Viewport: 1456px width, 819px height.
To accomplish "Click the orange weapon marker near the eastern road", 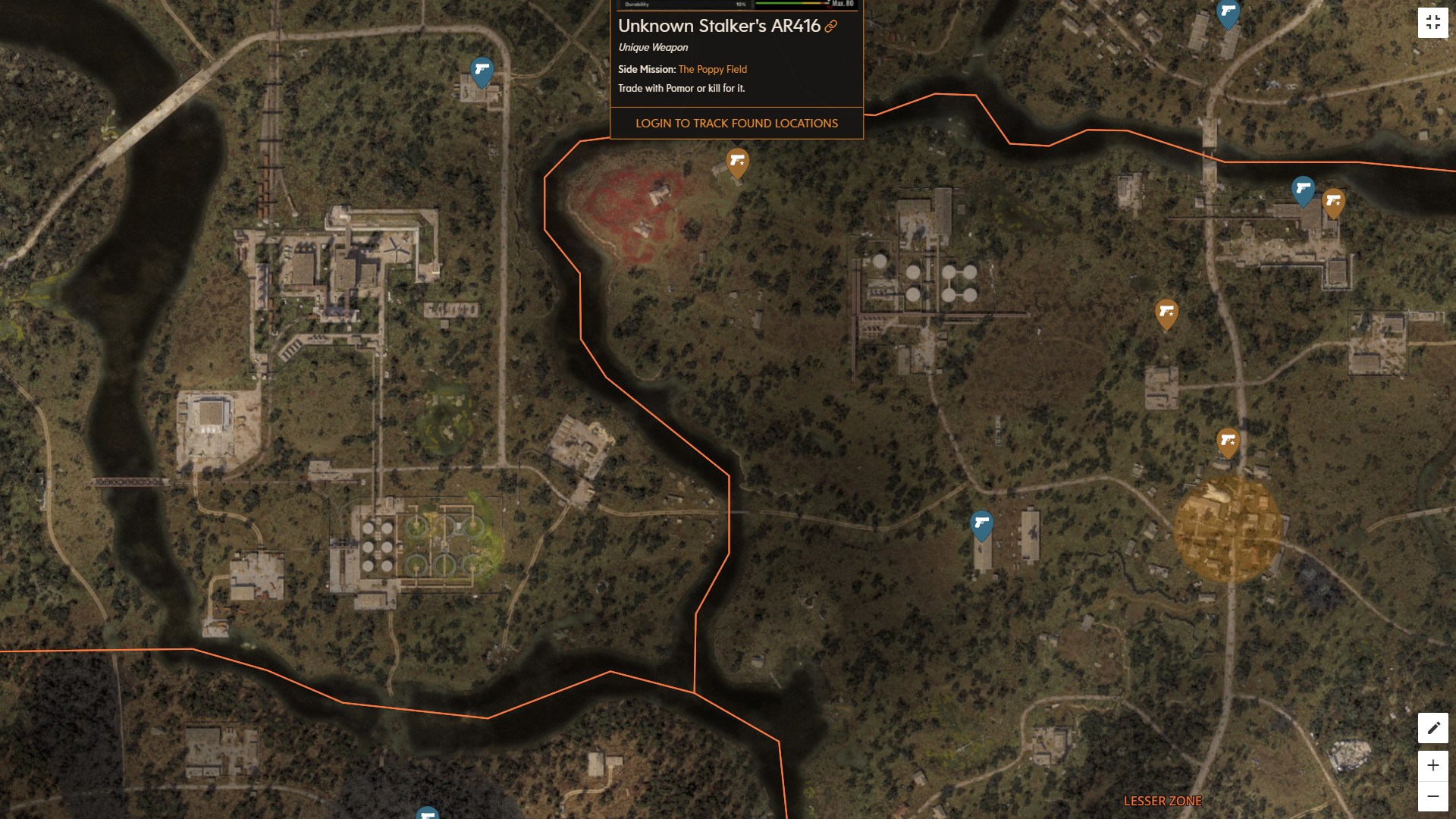I will [1168, 315].
